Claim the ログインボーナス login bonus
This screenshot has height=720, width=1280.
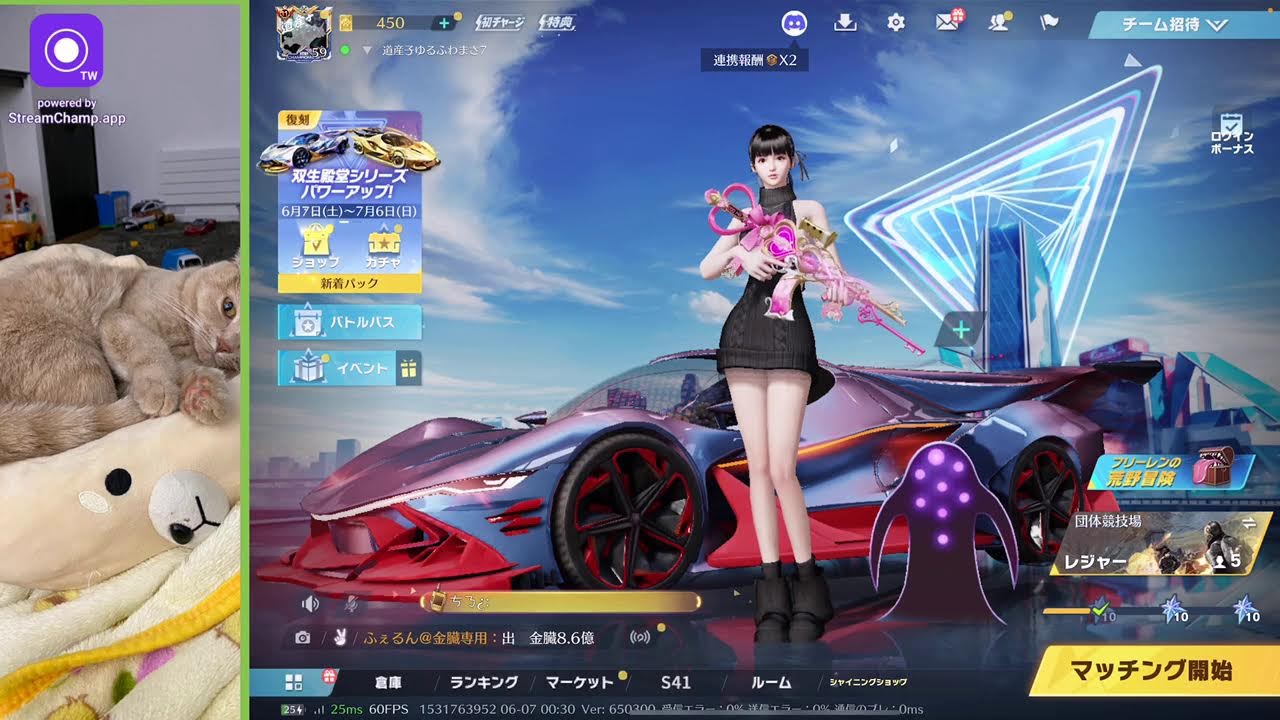(x=1232, y=134)
